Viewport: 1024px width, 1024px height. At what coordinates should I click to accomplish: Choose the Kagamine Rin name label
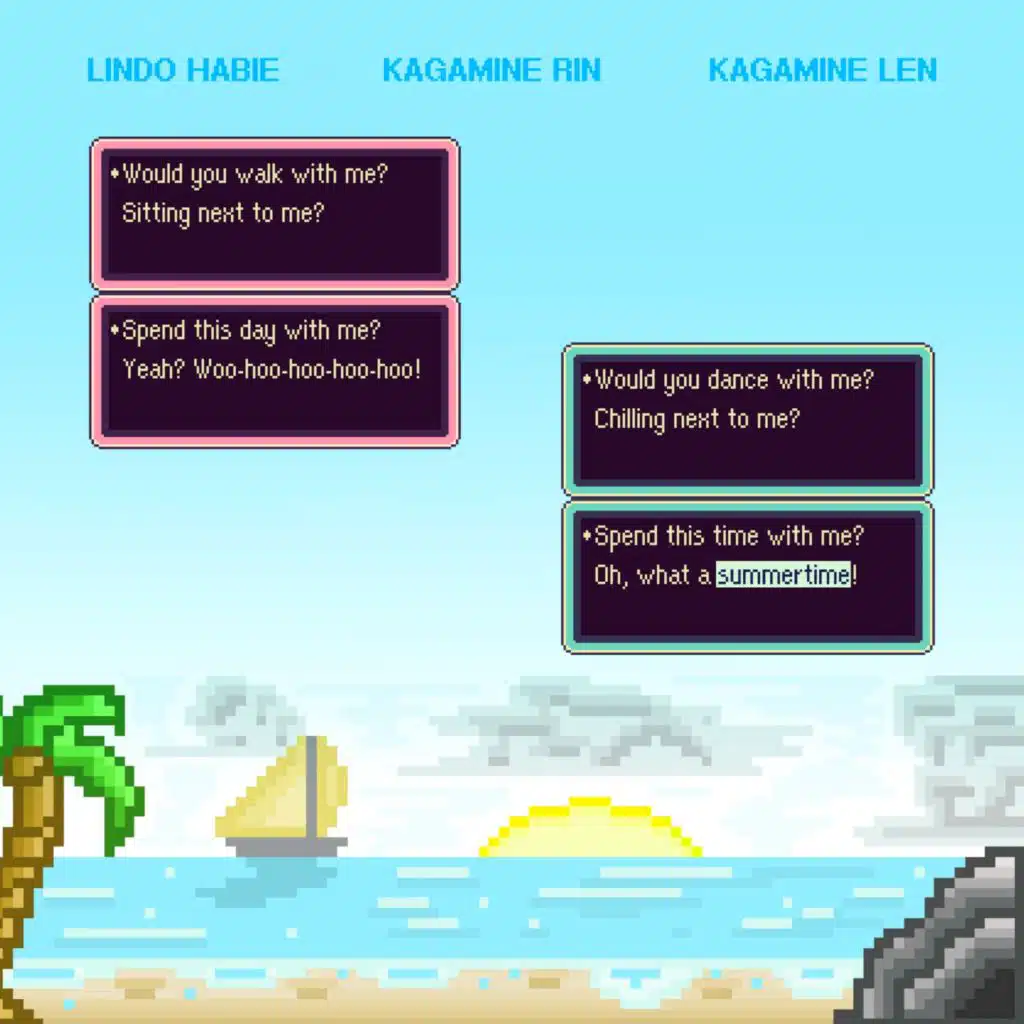click(491, 71)
